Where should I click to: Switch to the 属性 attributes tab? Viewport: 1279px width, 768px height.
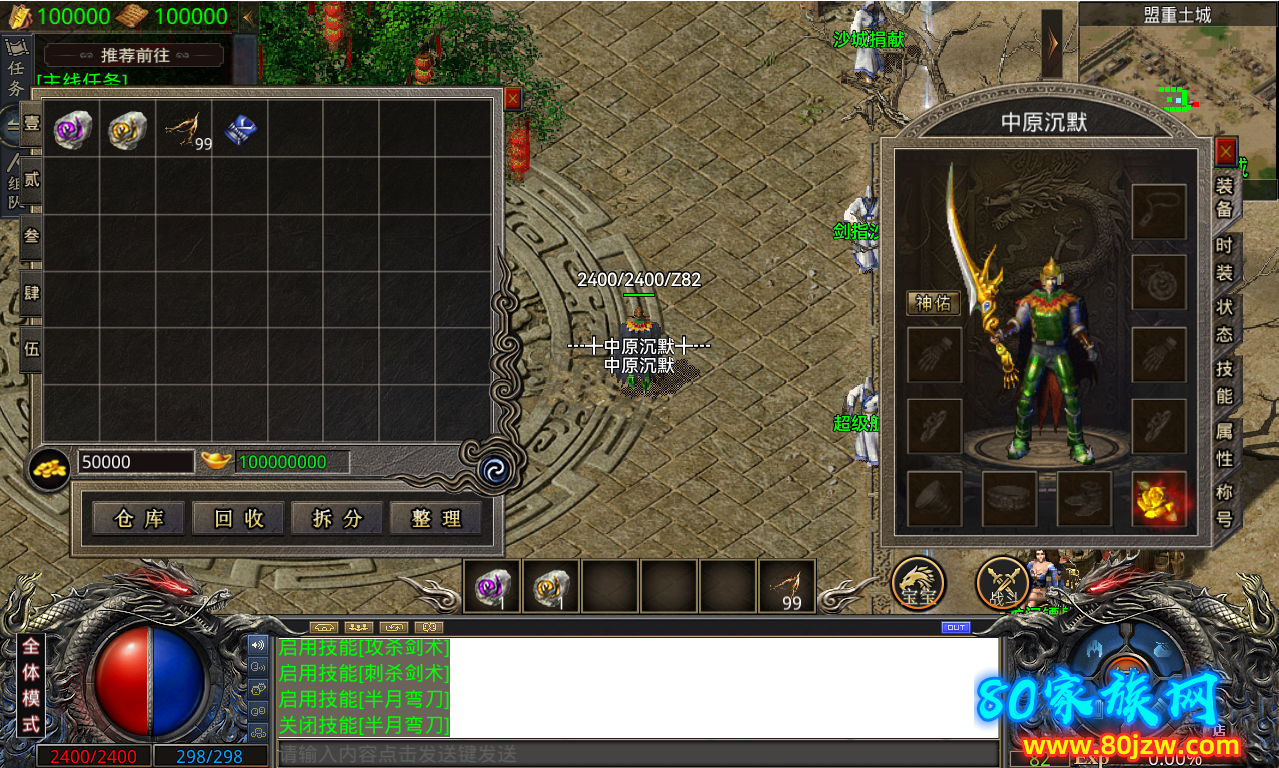(x=1224, y=445)
